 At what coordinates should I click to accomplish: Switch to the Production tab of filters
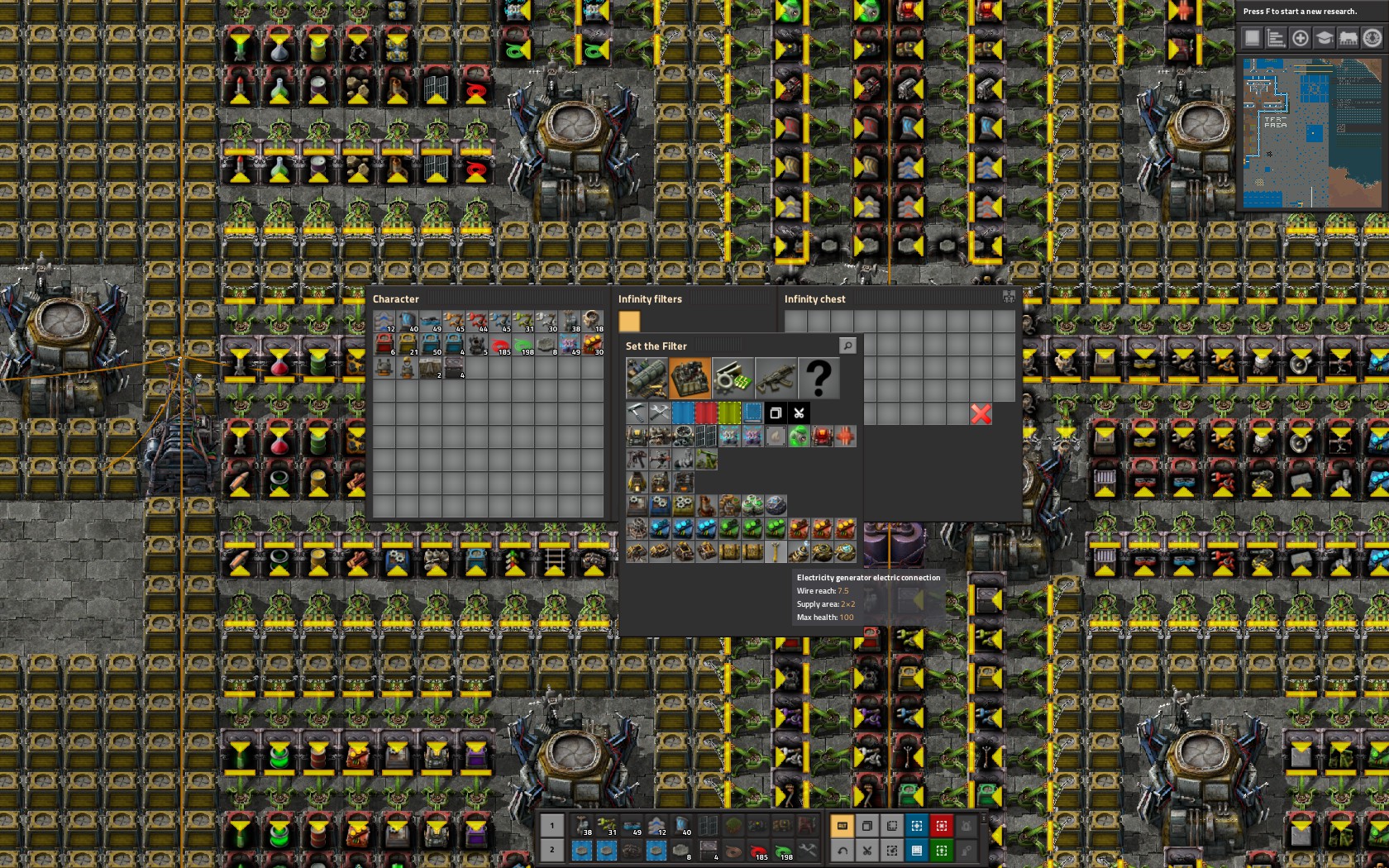tap(691, 378)
